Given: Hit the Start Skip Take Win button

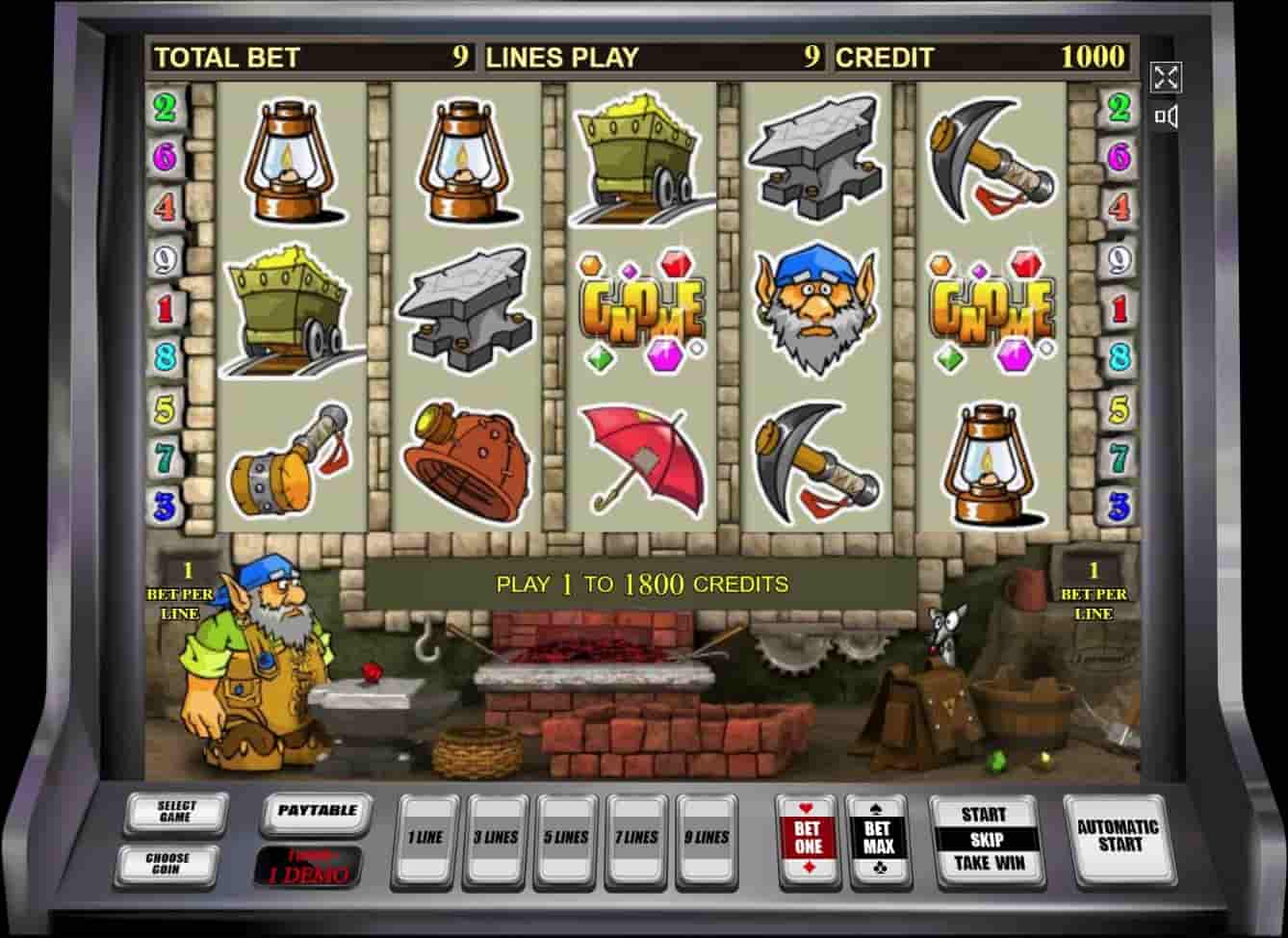Looking at the screenshot, I should (983, 839).
